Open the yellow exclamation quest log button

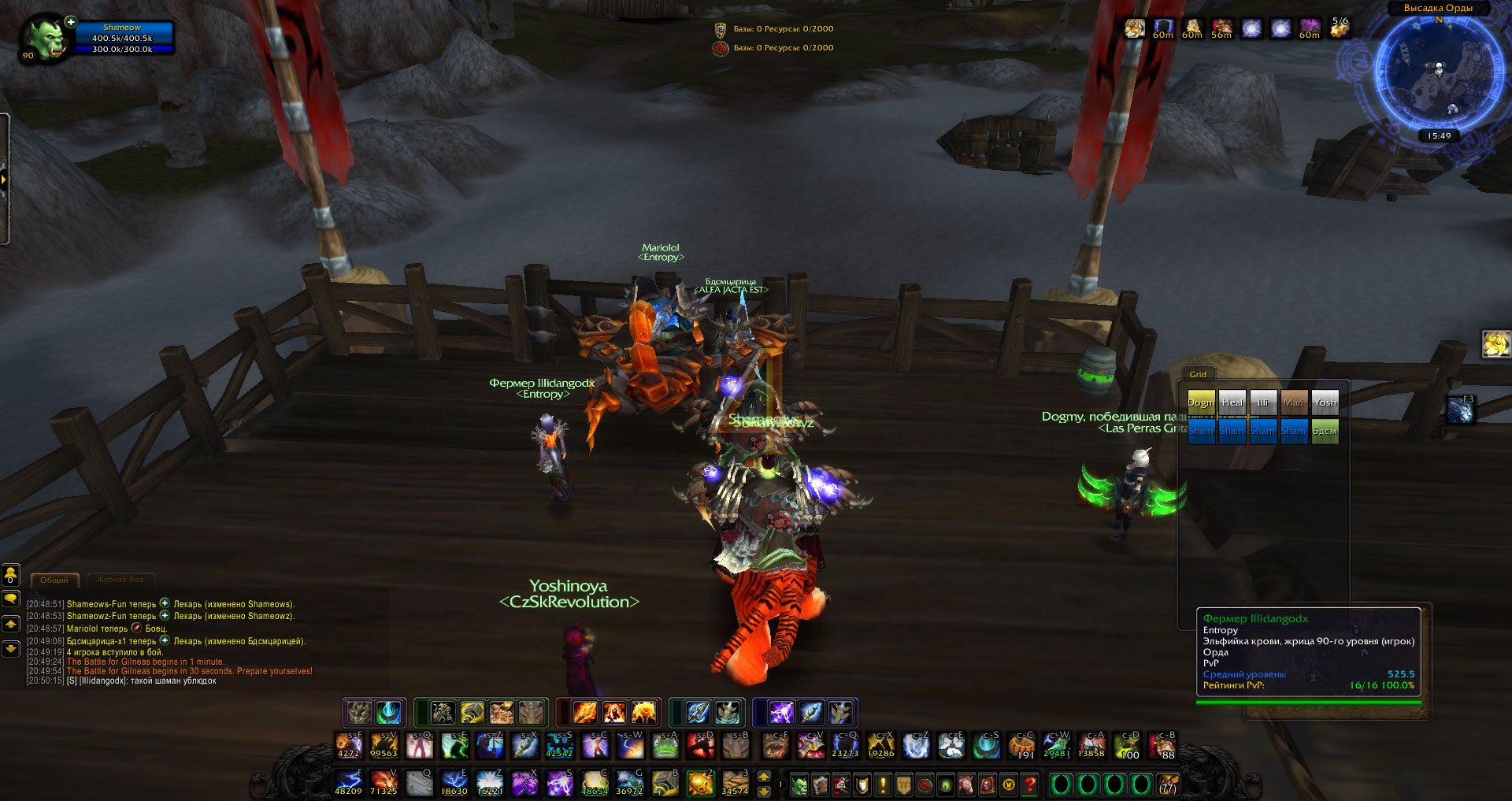(883, 784)
